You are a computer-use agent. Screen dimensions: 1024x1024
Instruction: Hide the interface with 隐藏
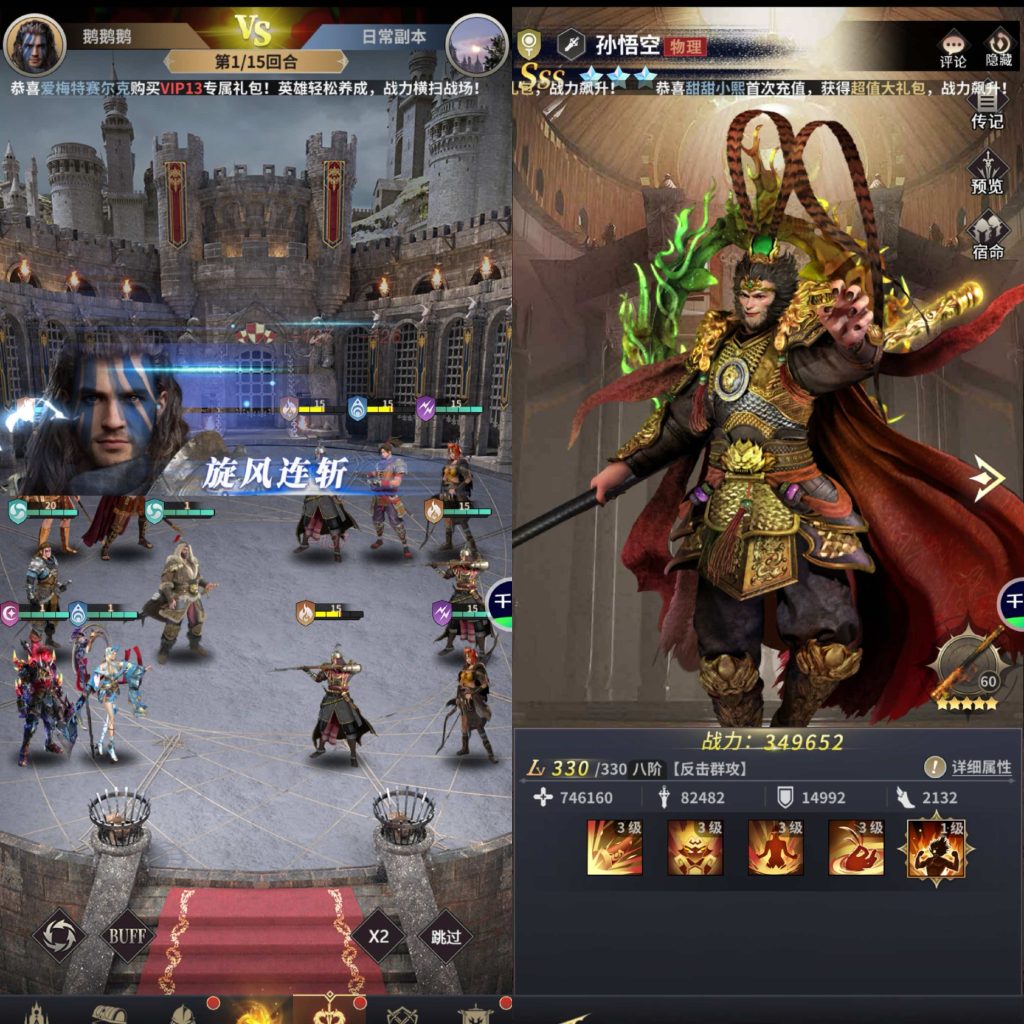click(998, 49)
